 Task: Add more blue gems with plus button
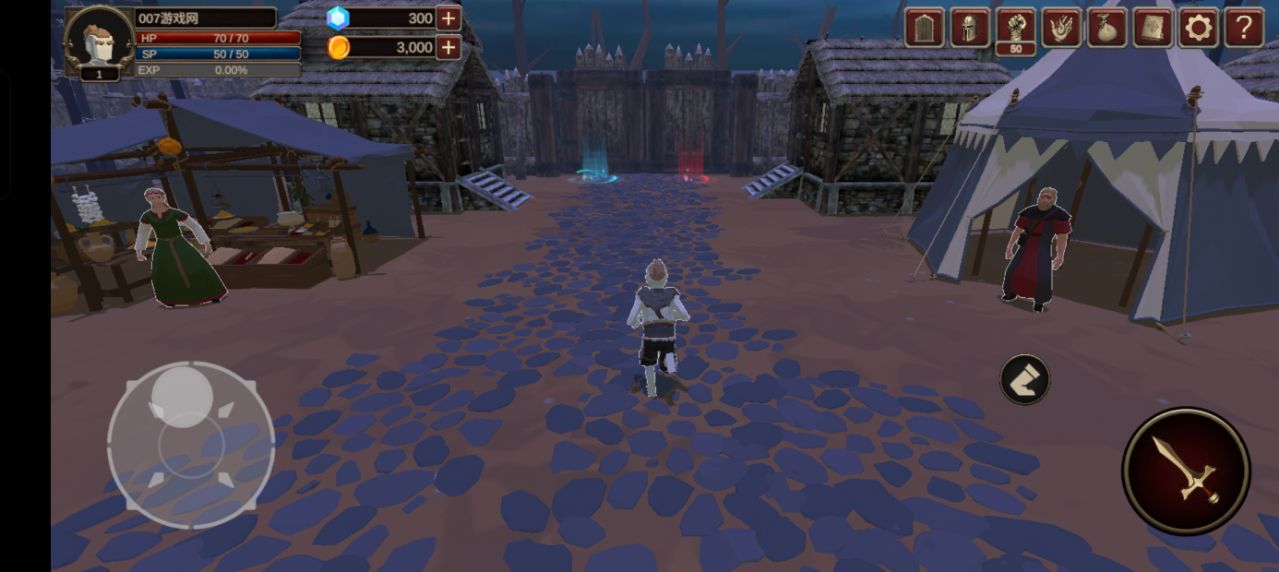click(x=448, y=18)
